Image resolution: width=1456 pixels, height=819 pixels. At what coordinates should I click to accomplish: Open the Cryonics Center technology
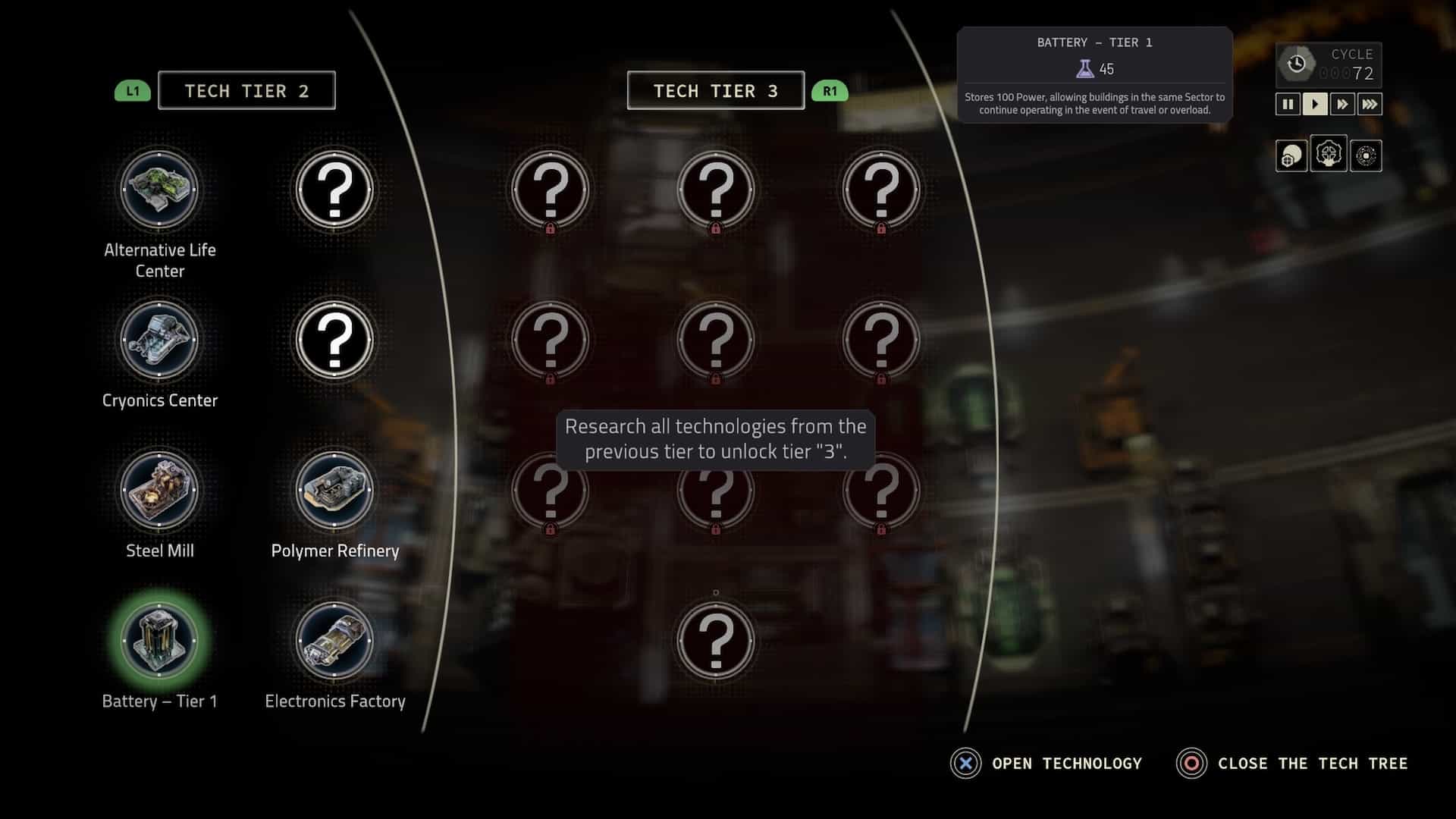(159, 340)
